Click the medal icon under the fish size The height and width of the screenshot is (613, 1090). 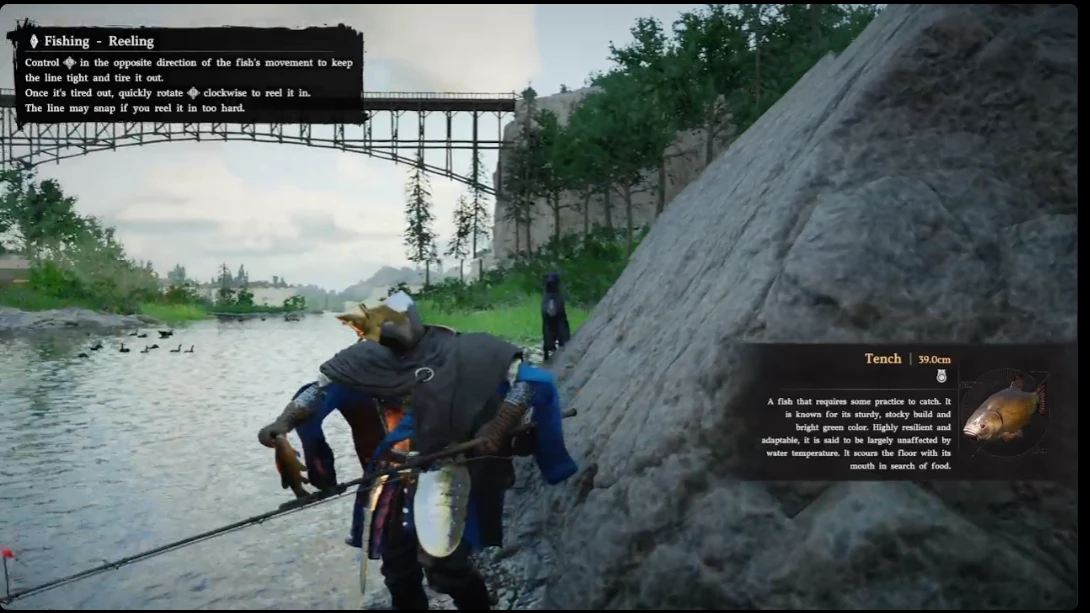click(941, 377)
